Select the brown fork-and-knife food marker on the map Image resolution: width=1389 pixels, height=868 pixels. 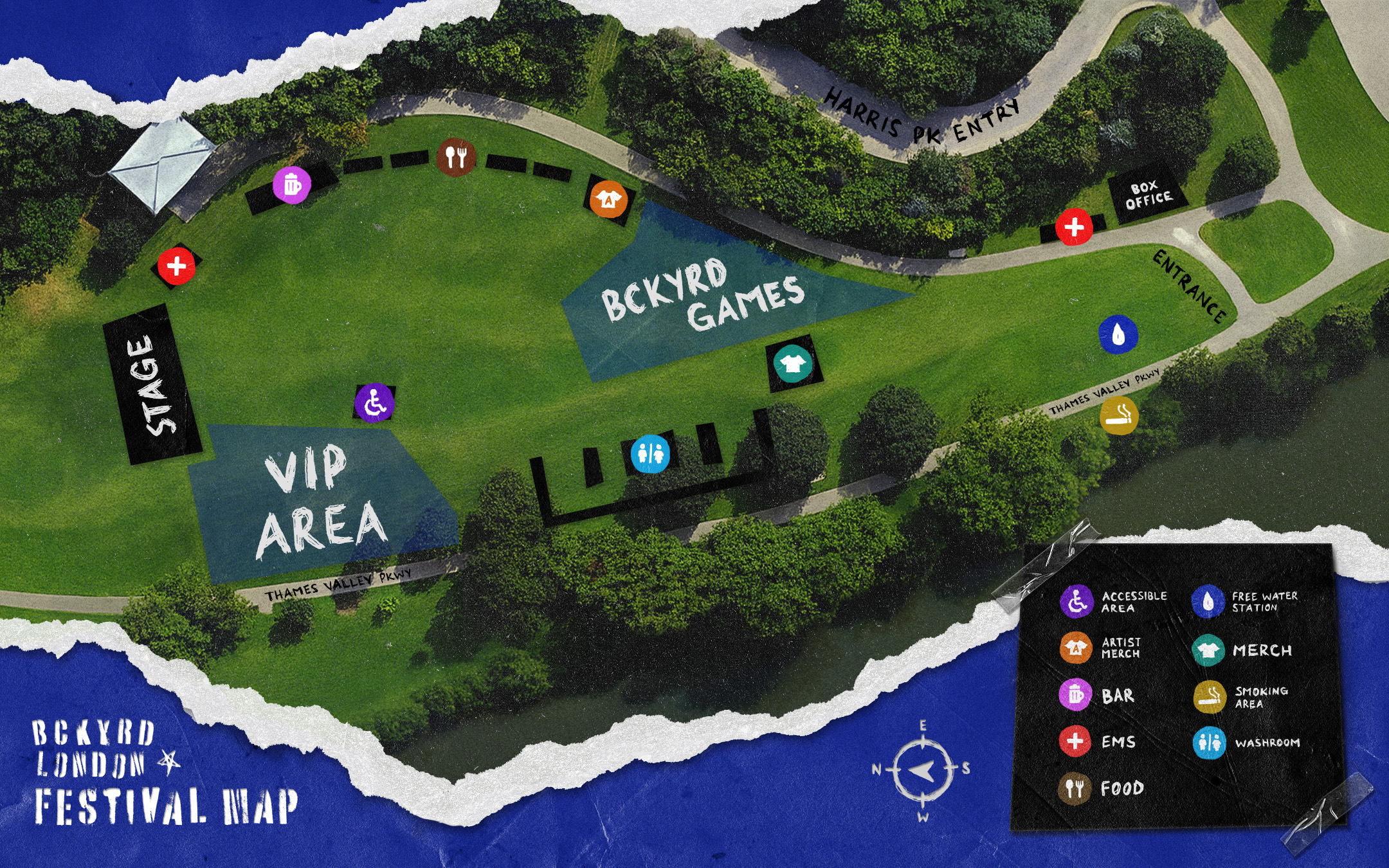pyautogui.click(x=456, y=156)
